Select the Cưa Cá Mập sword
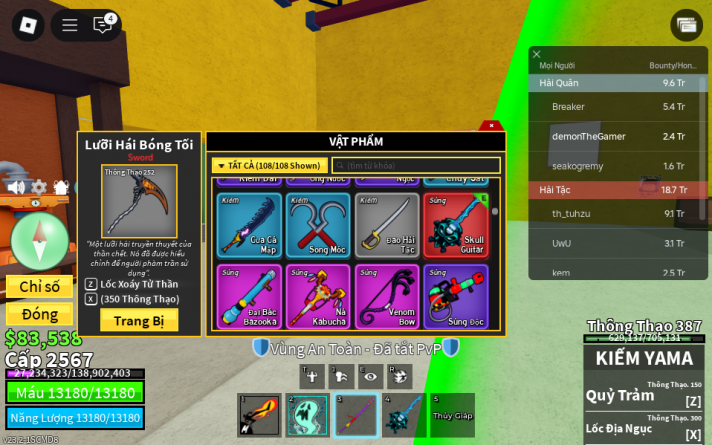This screenshot has height=445, width=712. [247, 225]
